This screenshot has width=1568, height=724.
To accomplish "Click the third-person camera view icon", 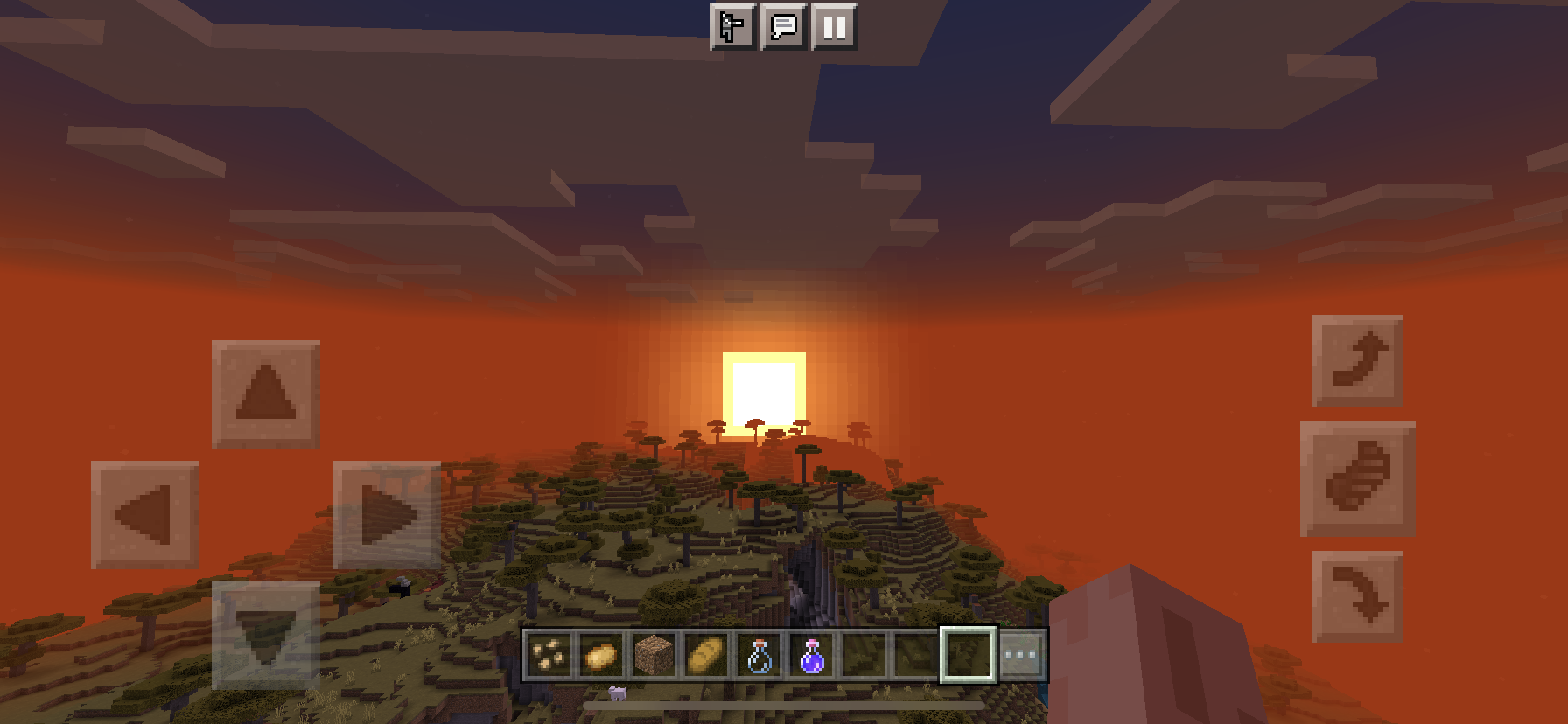I will click(x=731, y=27).
